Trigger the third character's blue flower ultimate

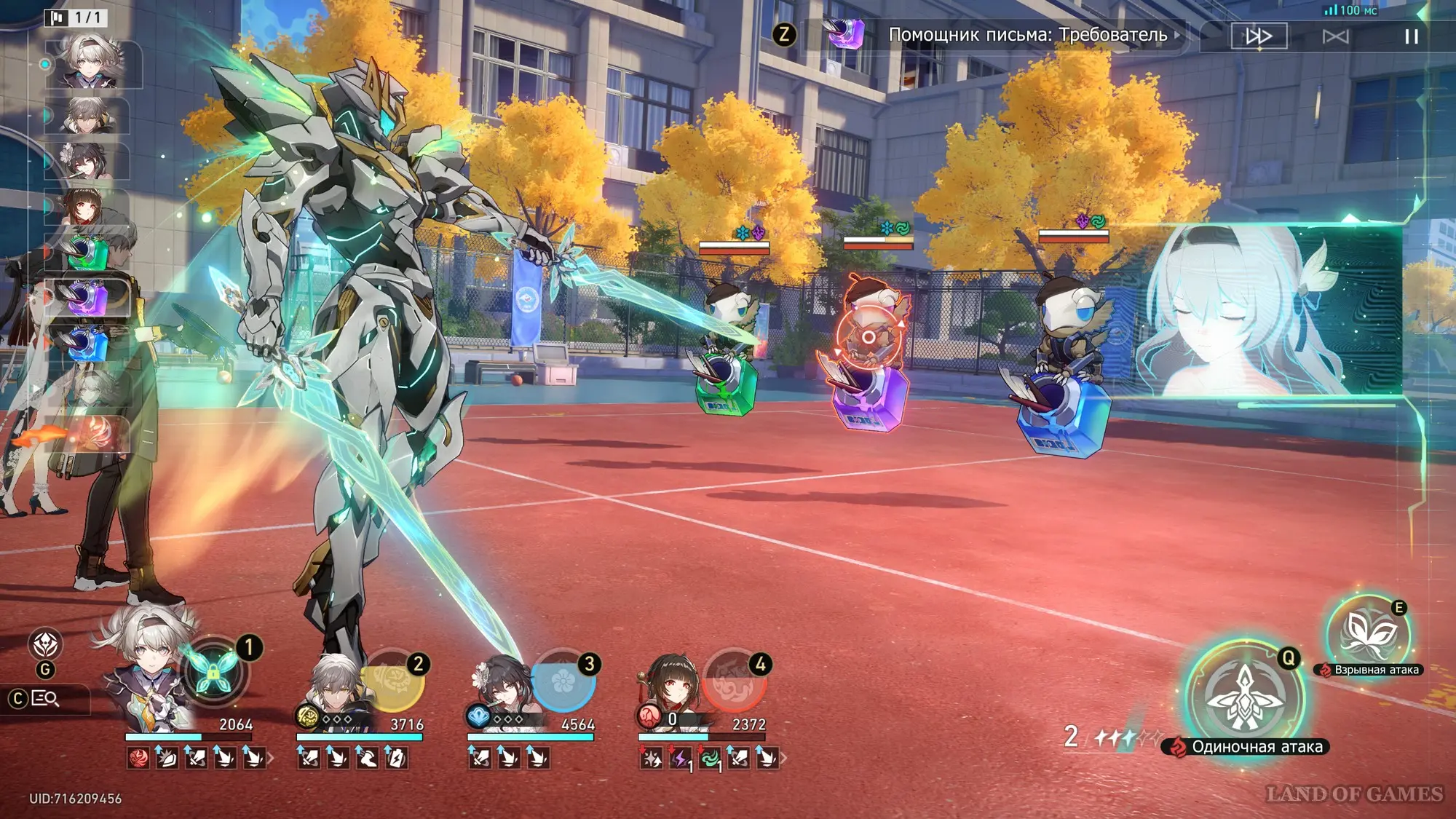tap(563, 681)
